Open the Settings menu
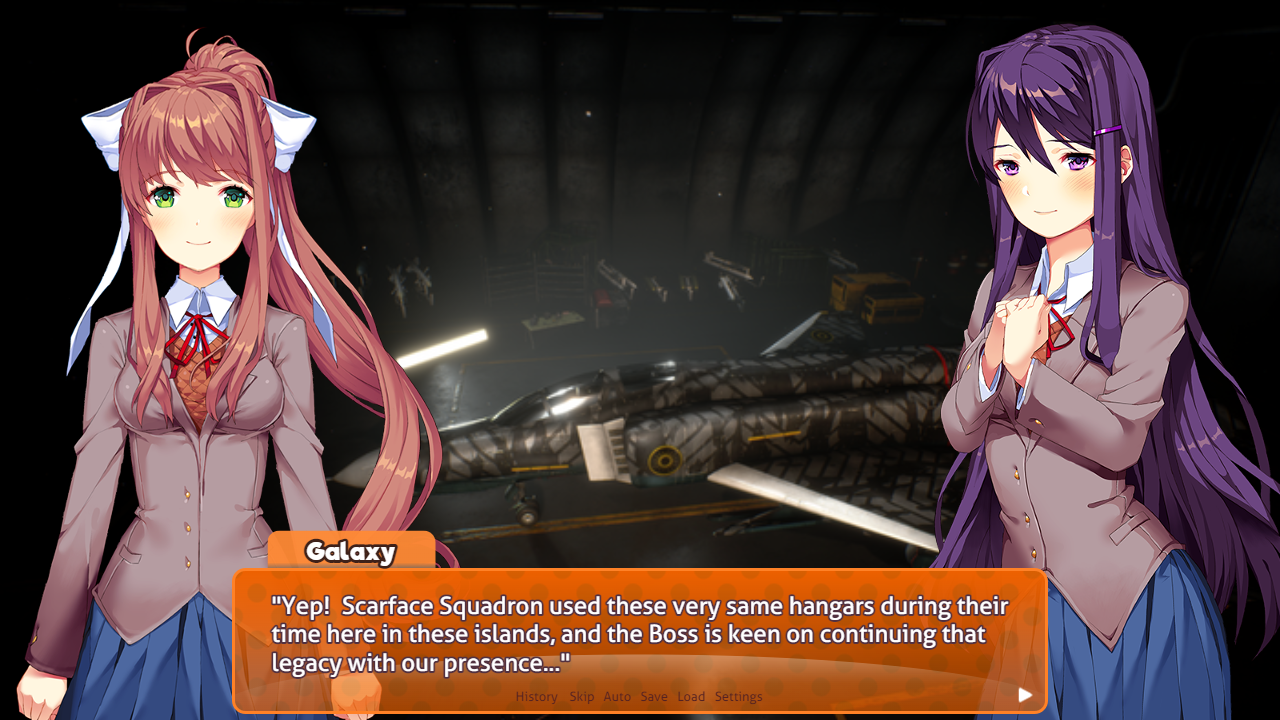1280x720 pixels. point(737,696)
